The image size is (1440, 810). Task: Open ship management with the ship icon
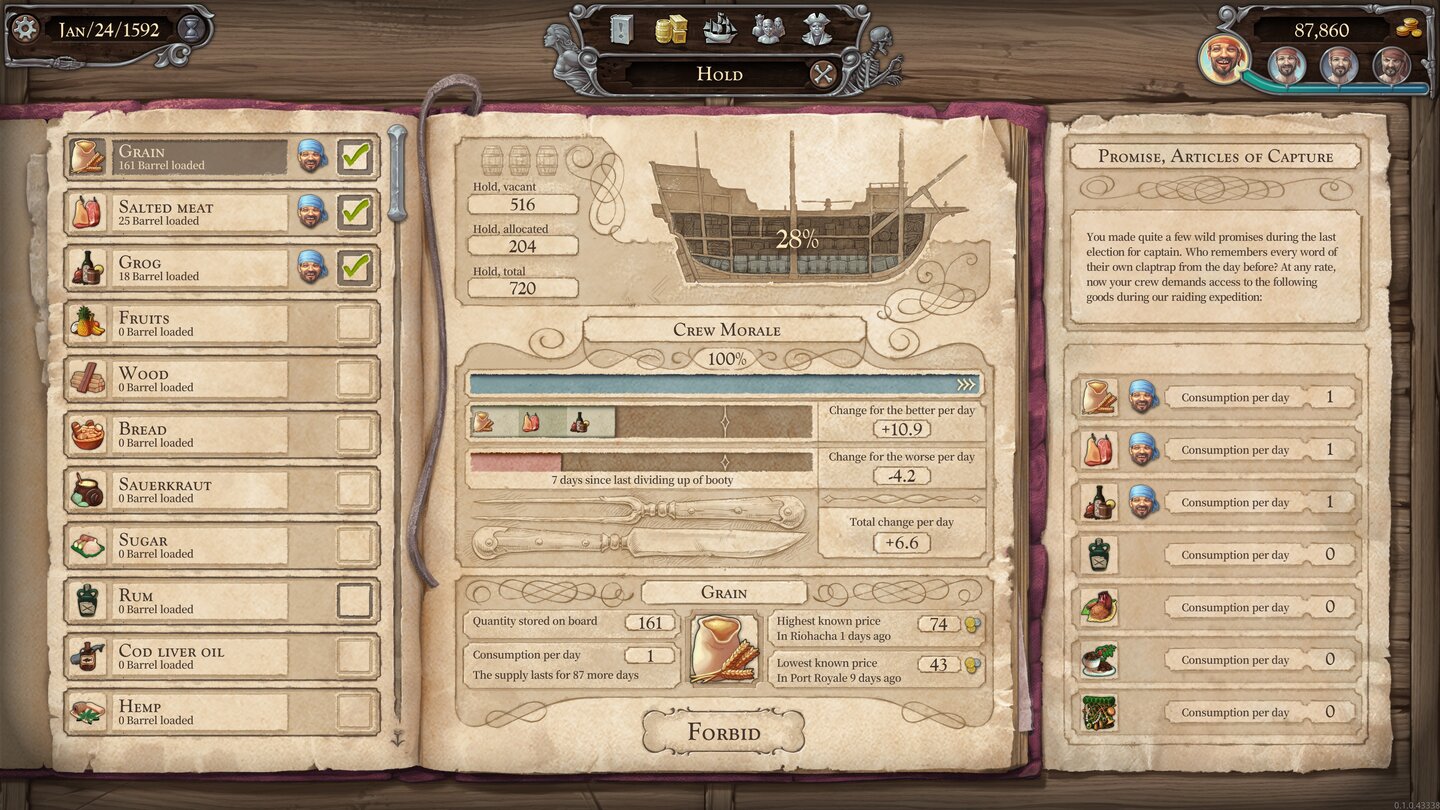718,31
